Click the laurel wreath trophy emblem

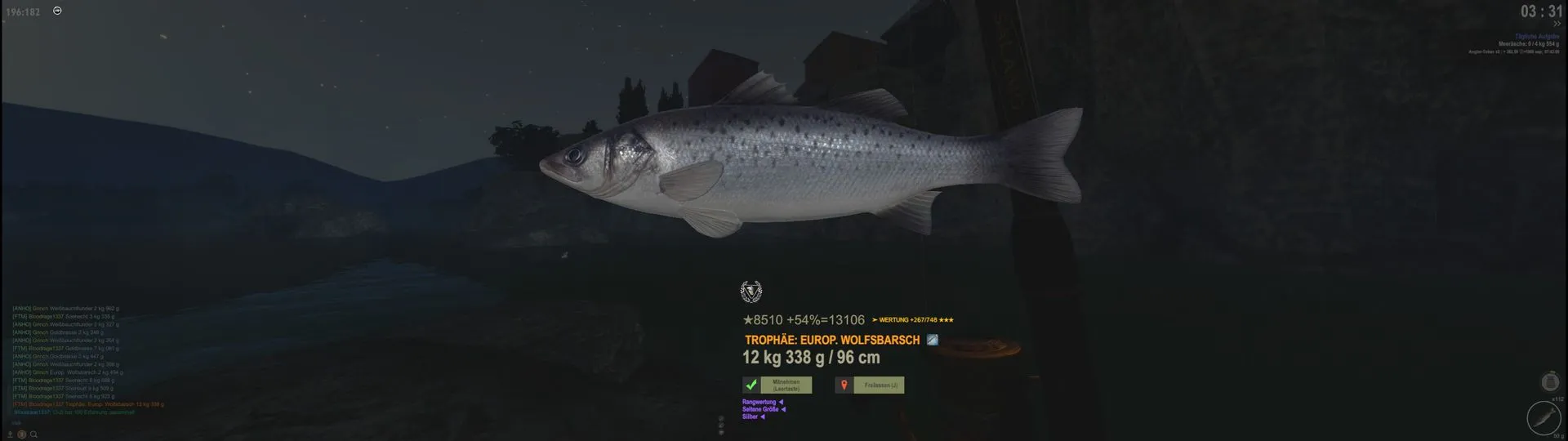(751, 292)
